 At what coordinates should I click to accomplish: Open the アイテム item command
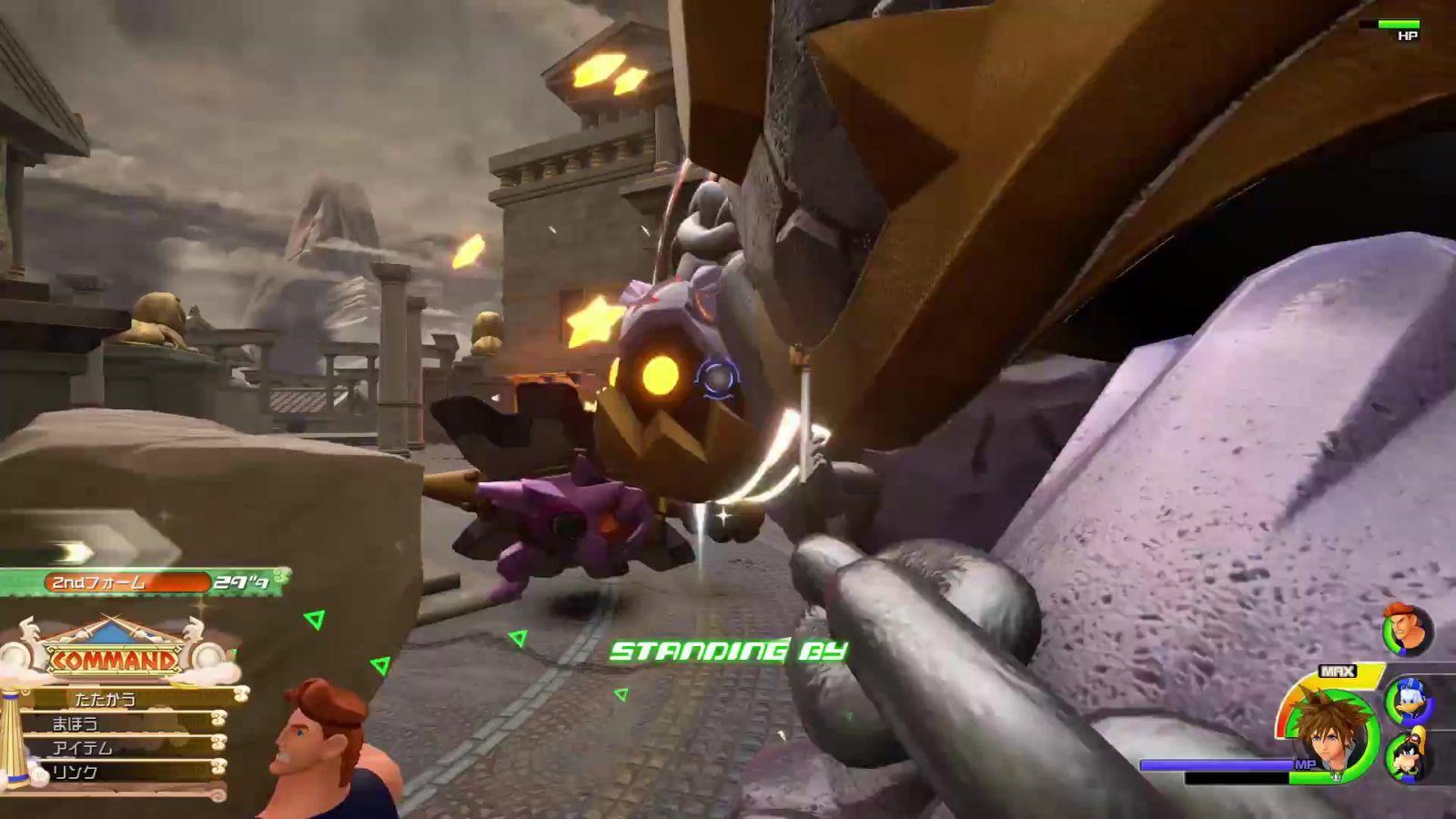pyautogui.click(x=84, y=748)
